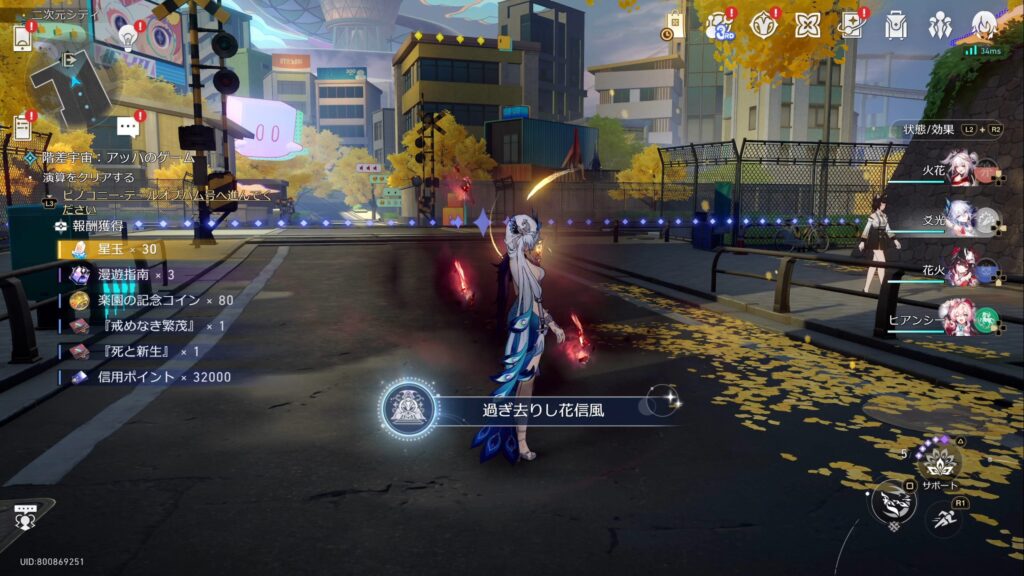Switch to party member 火花
This screenshot has width=1024, height=576.
click(x=961, y=172)
